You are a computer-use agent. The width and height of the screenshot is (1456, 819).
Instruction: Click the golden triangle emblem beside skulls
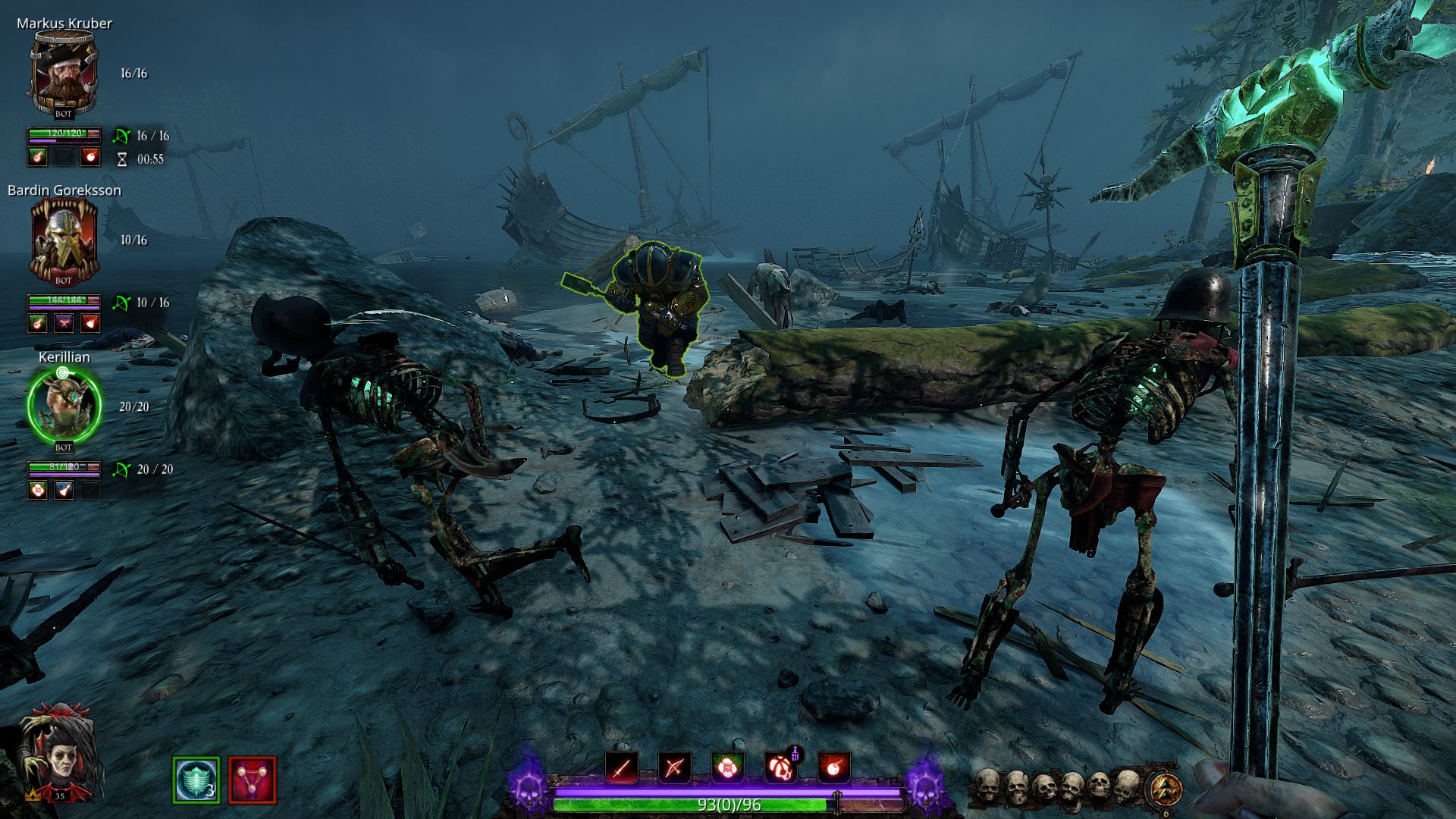1166,789
